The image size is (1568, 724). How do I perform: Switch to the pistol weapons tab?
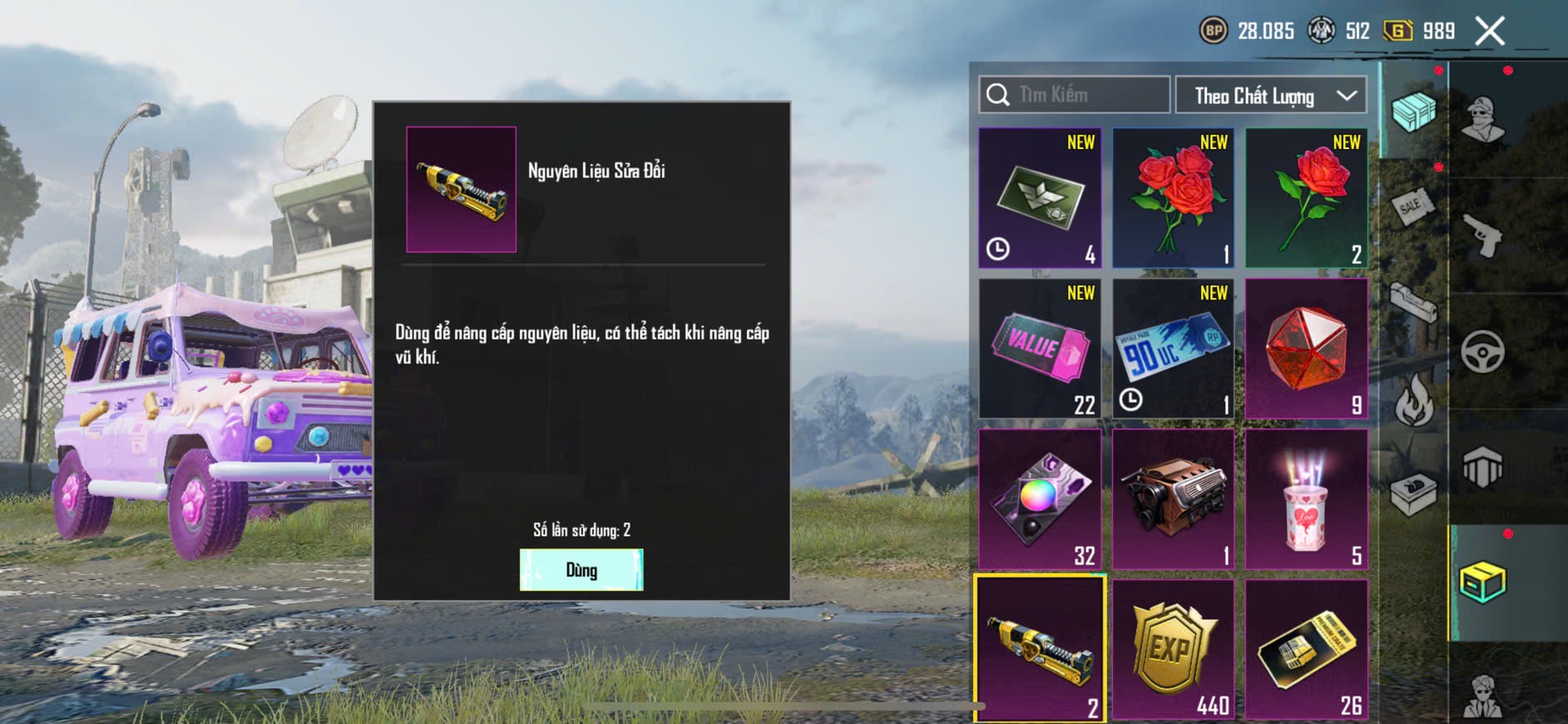tap(1482, 236)
